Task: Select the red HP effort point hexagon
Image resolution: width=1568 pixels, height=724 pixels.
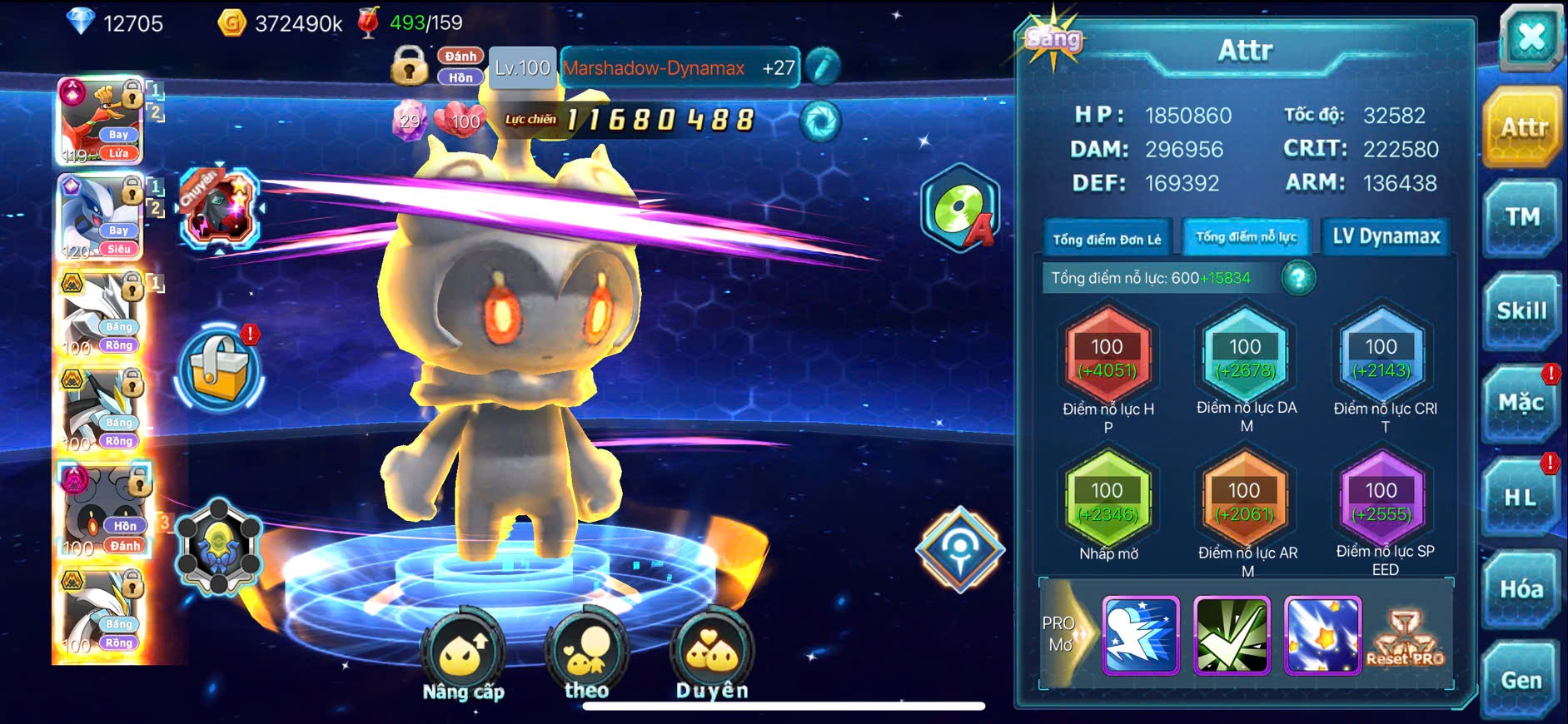Action: [1108, 356]
